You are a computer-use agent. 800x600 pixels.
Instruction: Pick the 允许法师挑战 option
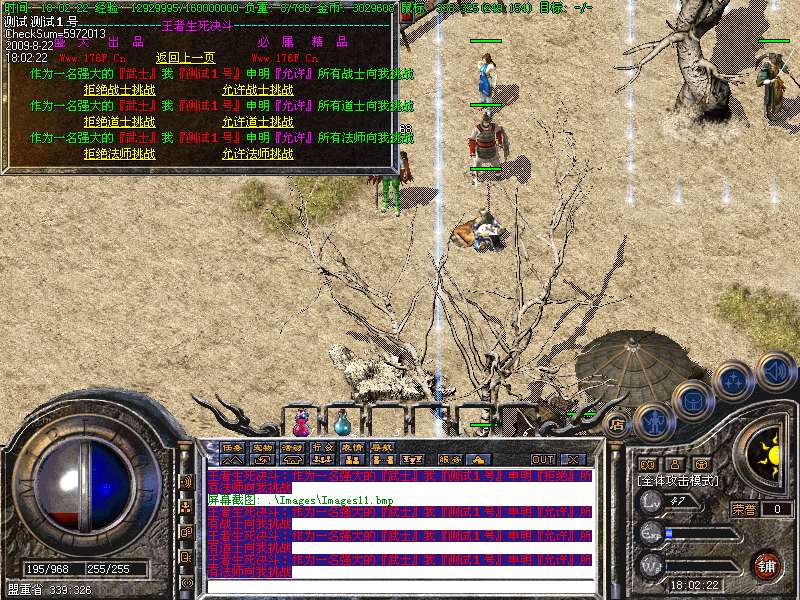(257, 154)
